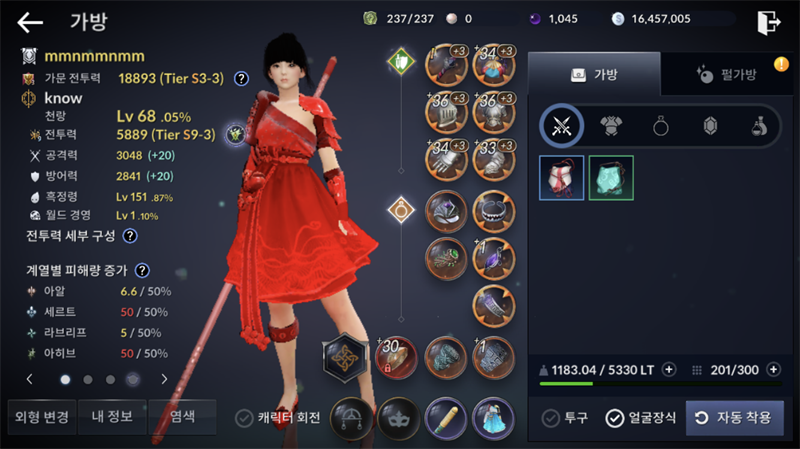Go to the next stats page arrow
The width and height of the screenshot is (800, 449).
[x=164, y=379]
